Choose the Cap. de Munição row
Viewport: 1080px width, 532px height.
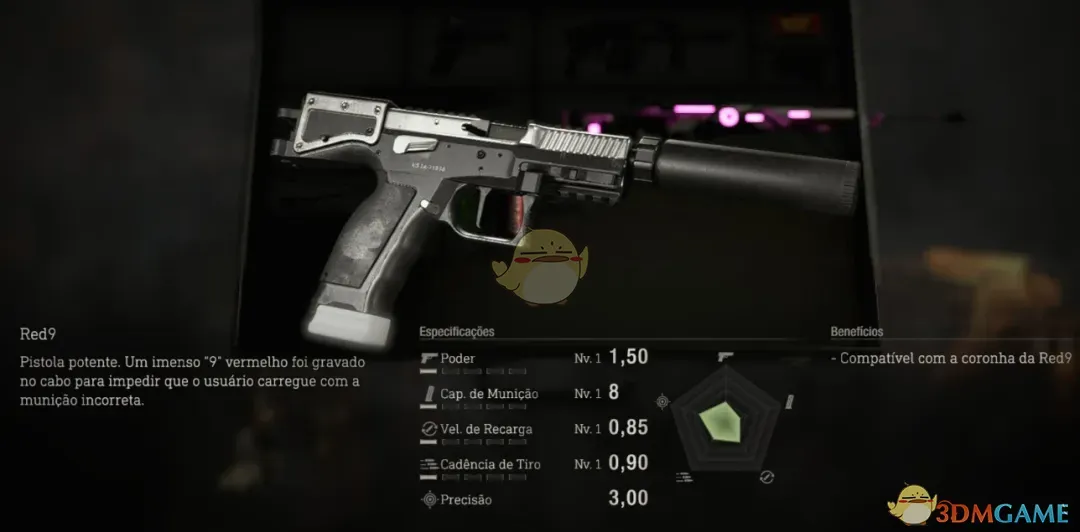click(534, 393)
